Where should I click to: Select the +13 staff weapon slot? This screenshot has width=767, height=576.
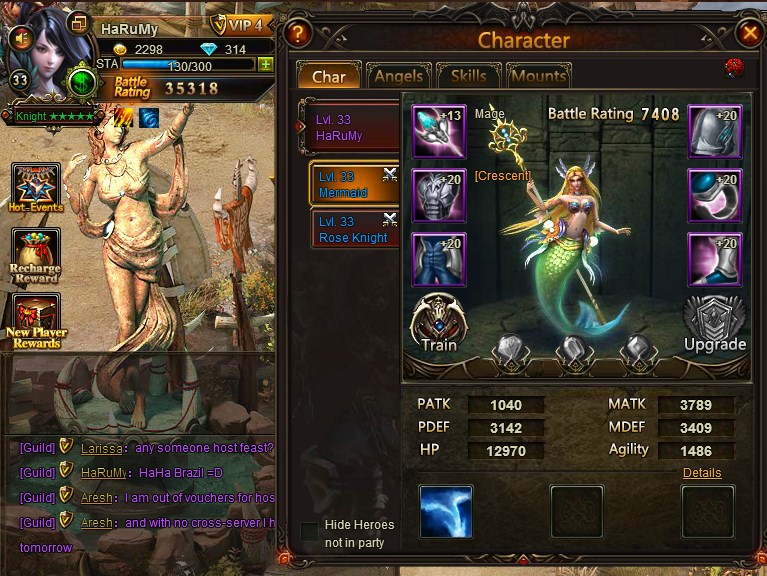pos(438,132)
